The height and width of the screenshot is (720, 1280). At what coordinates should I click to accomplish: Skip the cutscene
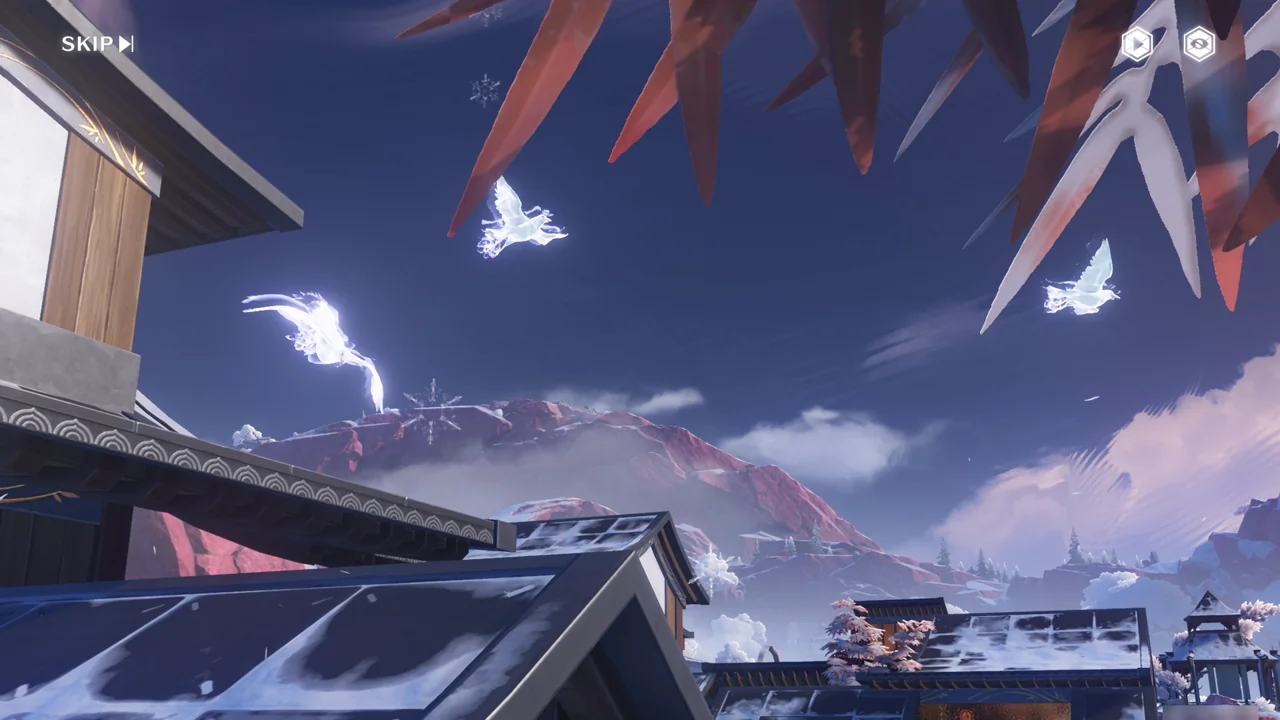click(97, 44)
